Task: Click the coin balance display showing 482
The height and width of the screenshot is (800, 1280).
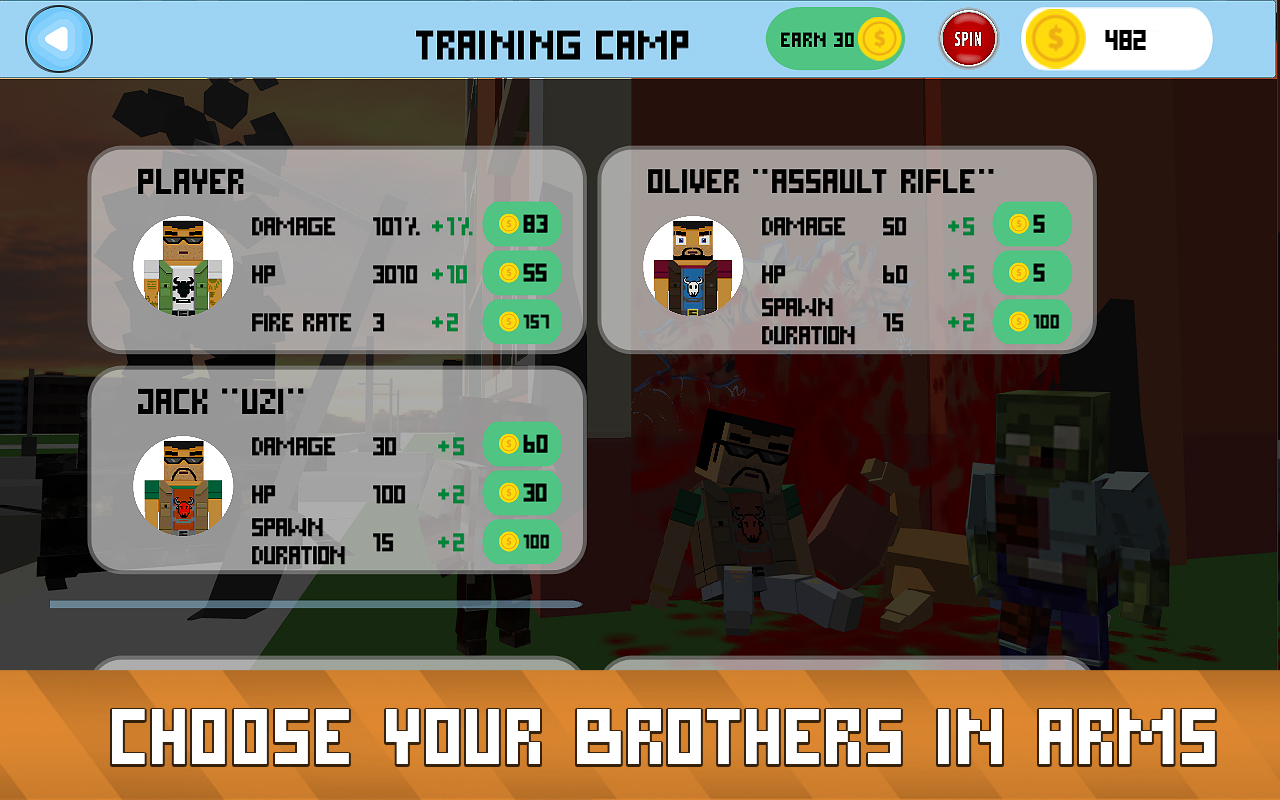Action: click(x=1116, y=39)
